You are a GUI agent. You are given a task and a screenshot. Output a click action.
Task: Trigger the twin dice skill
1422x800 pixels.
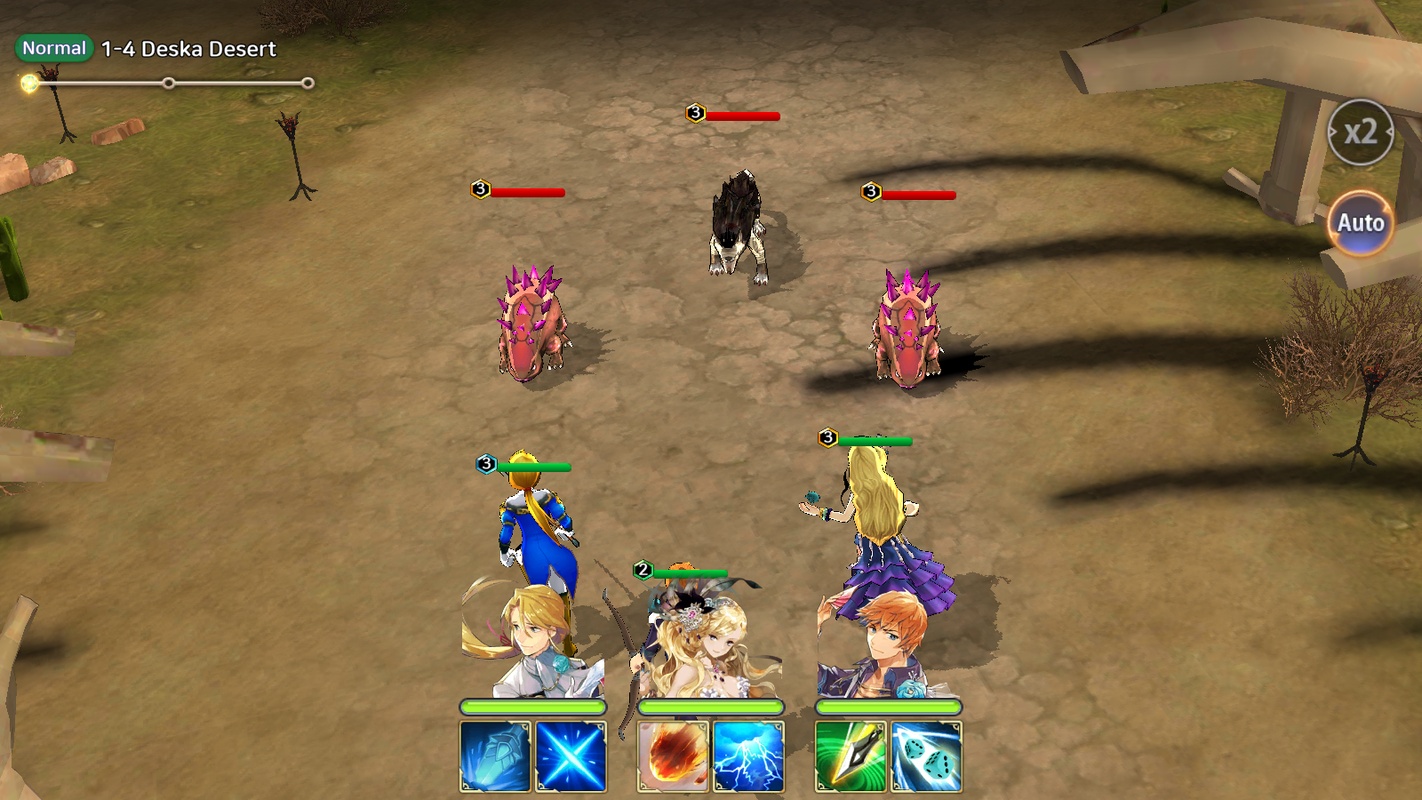click(927, 757)
